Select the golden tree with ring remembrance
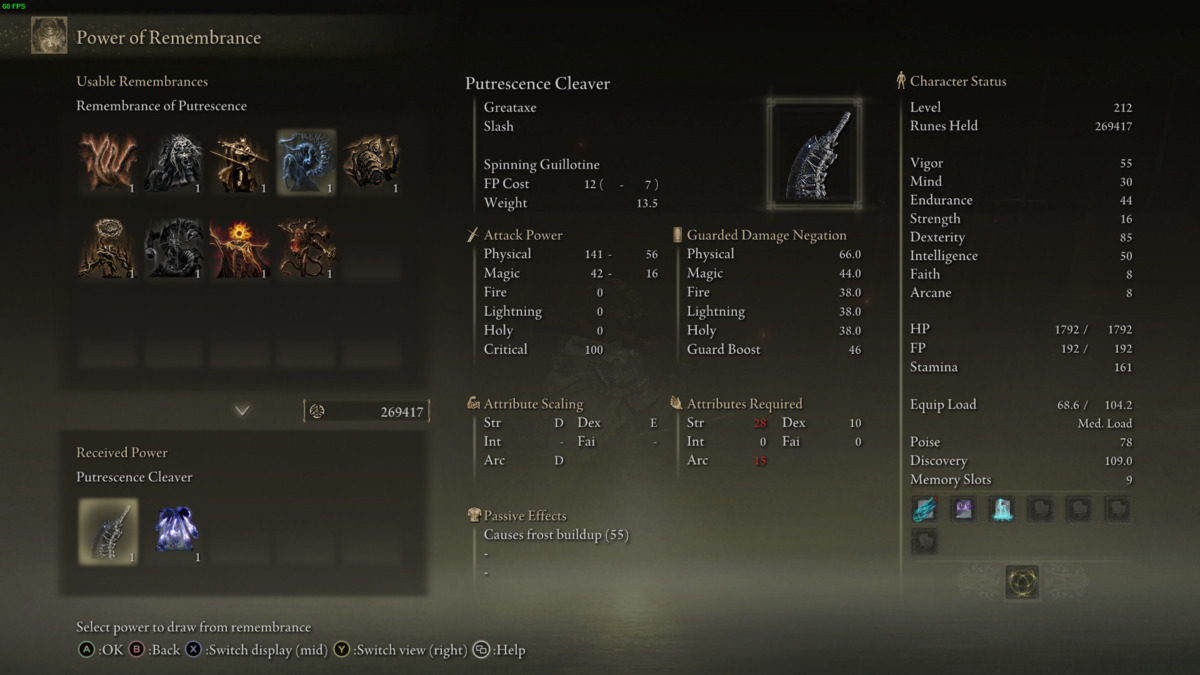Image resolution: width=1200 pixels, height=675 pixels. point(108,247)
